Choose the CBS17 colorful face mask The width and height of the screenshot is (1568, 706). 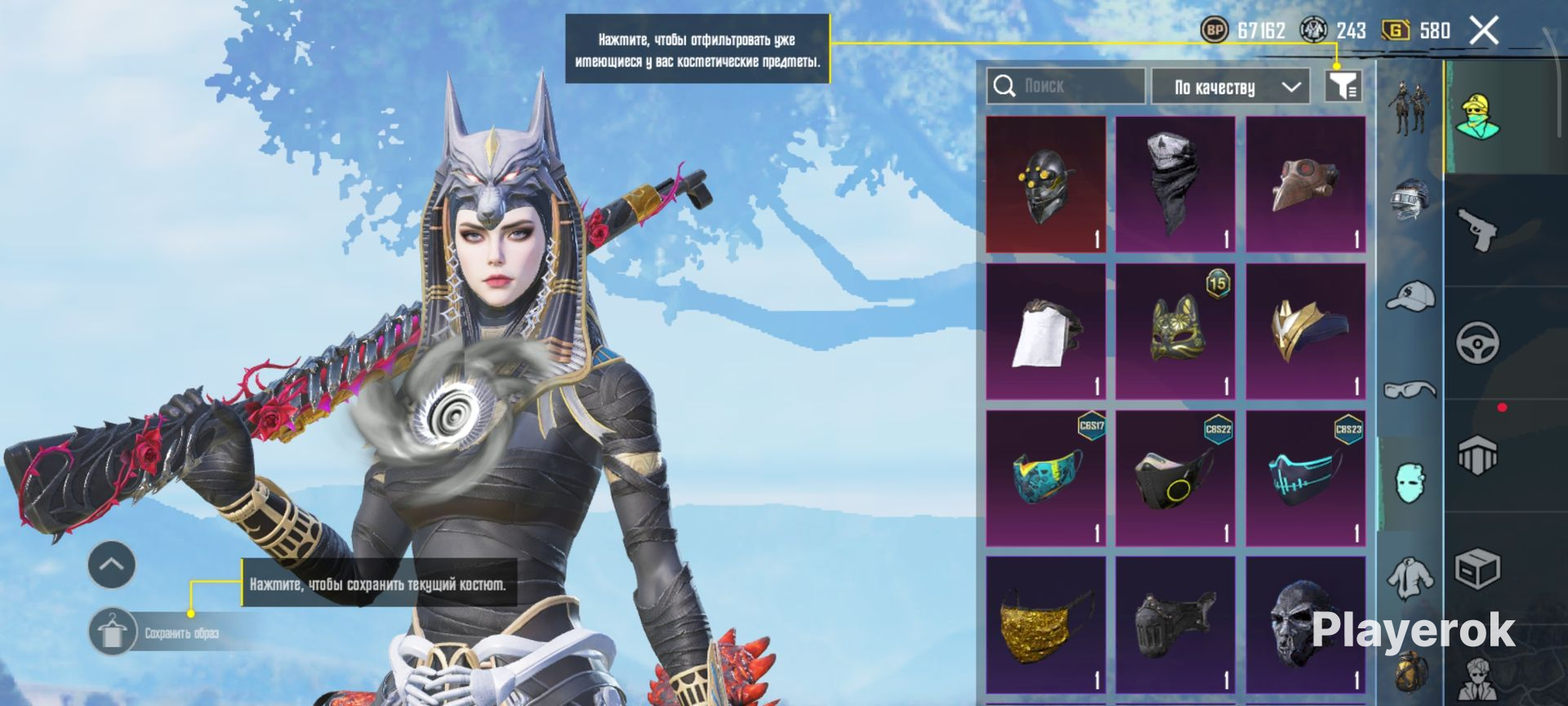[1046, 479]
